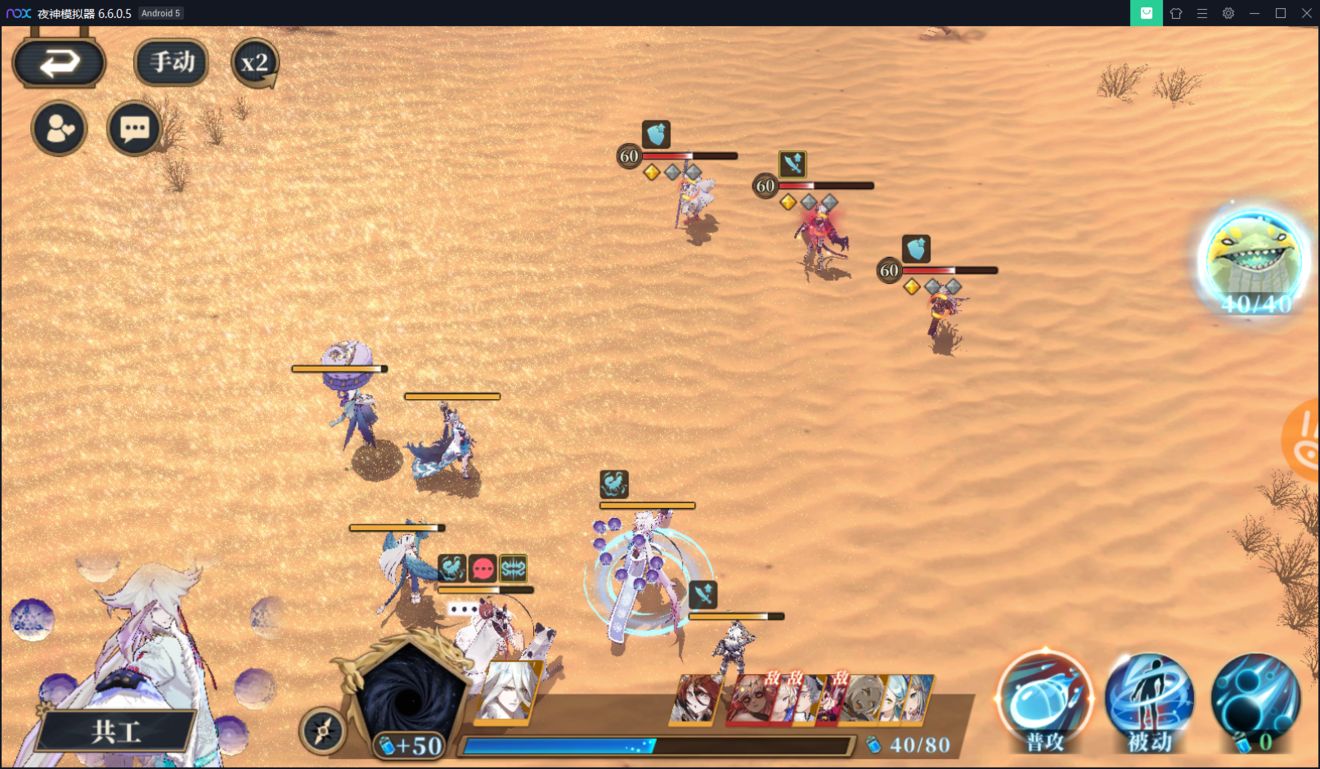Screen dimensions: 1320x769
Task: Click the compass icon beside the pentagon
Action: click(322, 732)
